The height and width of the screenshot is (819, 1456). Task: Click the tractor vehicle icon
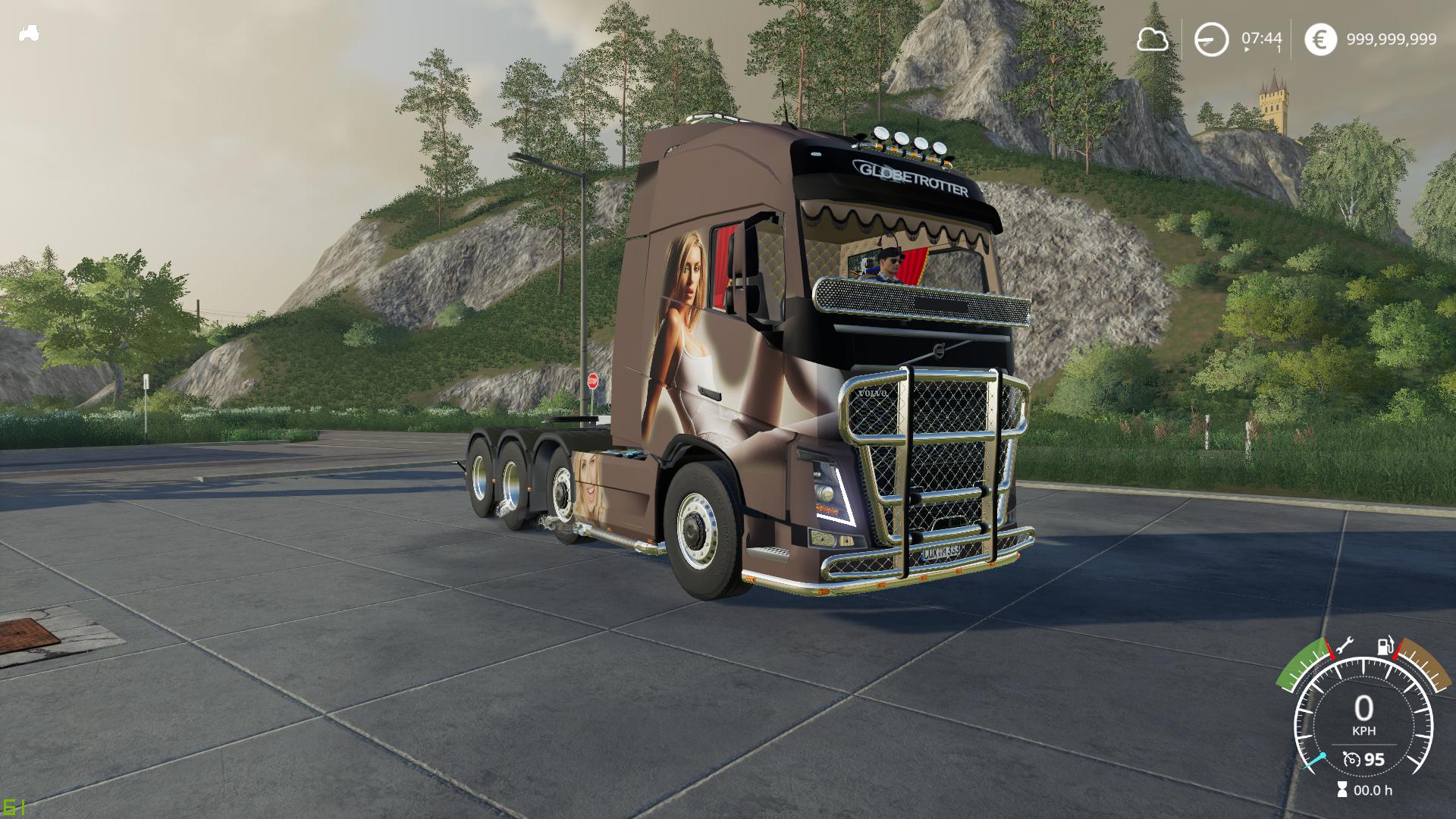click(x=29, y=33)
